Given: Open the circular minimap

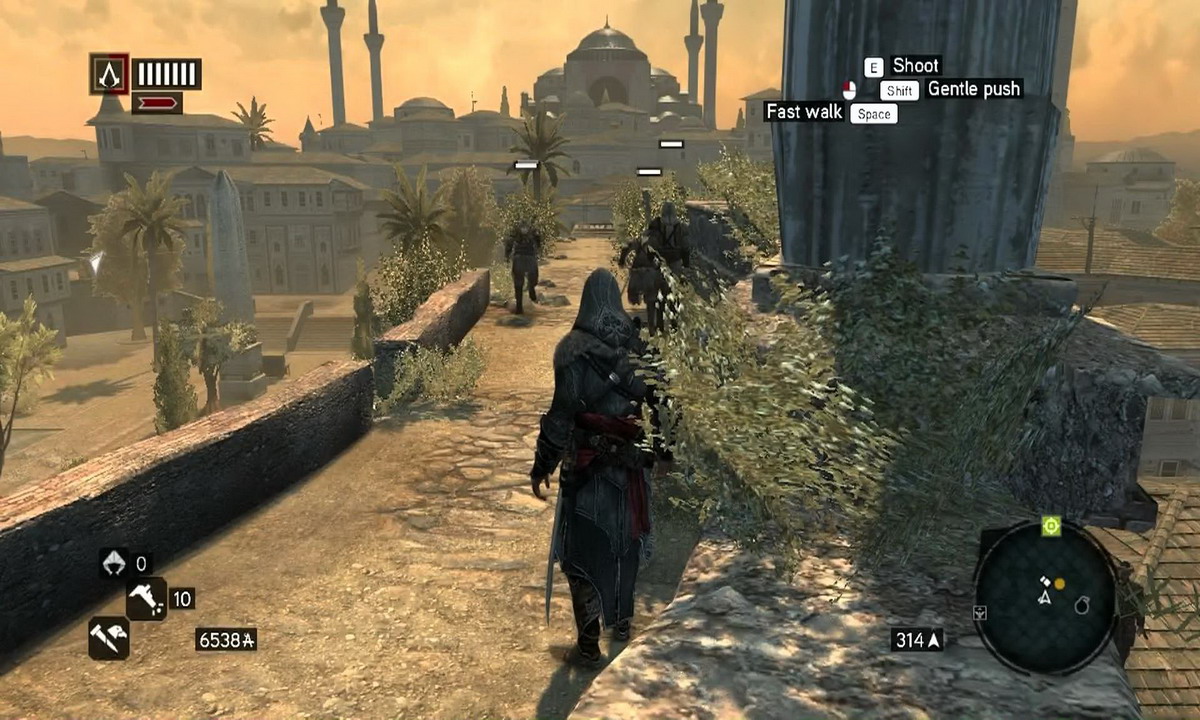Looking at the screenshot, I should [x=1045, y=597].
